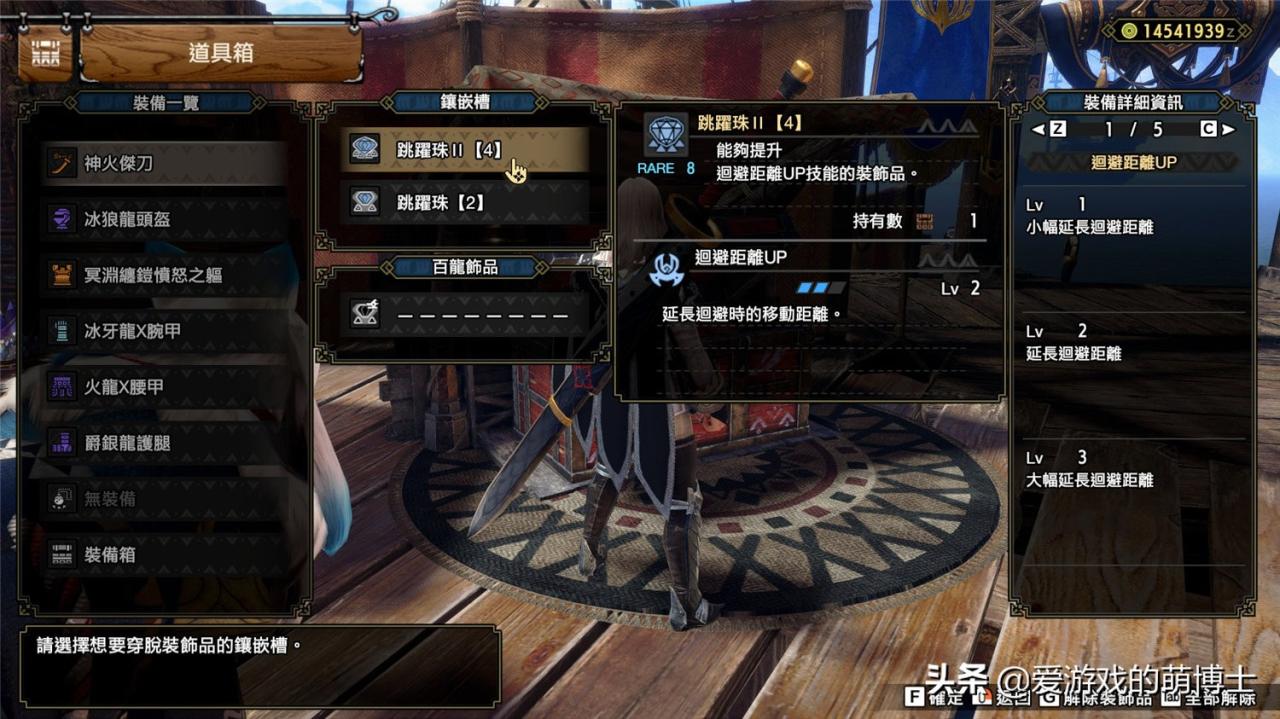Viewport: 1280px width, 719px height.
Task: Go to the previous equipment detail page
Action: tap(1039, 129)
